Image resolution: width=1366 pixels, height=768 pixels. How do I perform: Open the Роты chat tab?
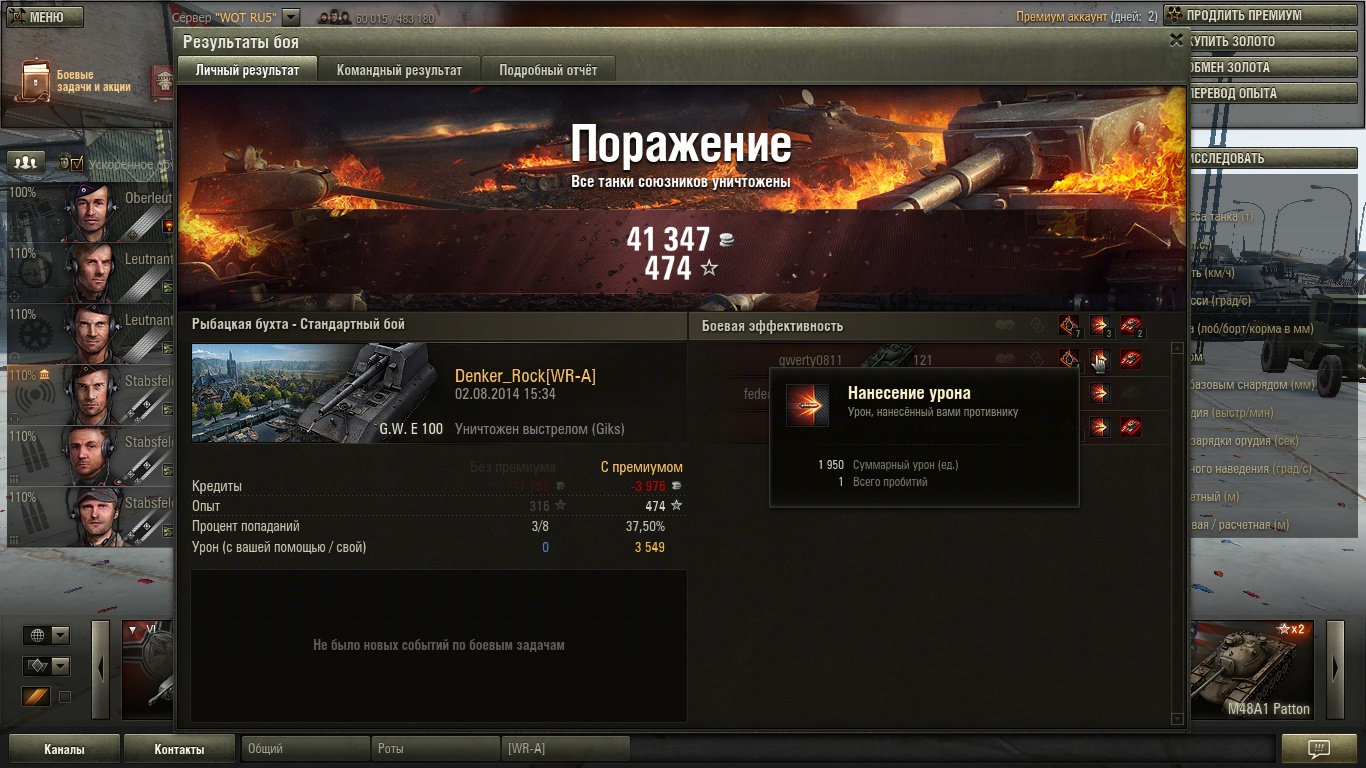click(x=436, y=749)
